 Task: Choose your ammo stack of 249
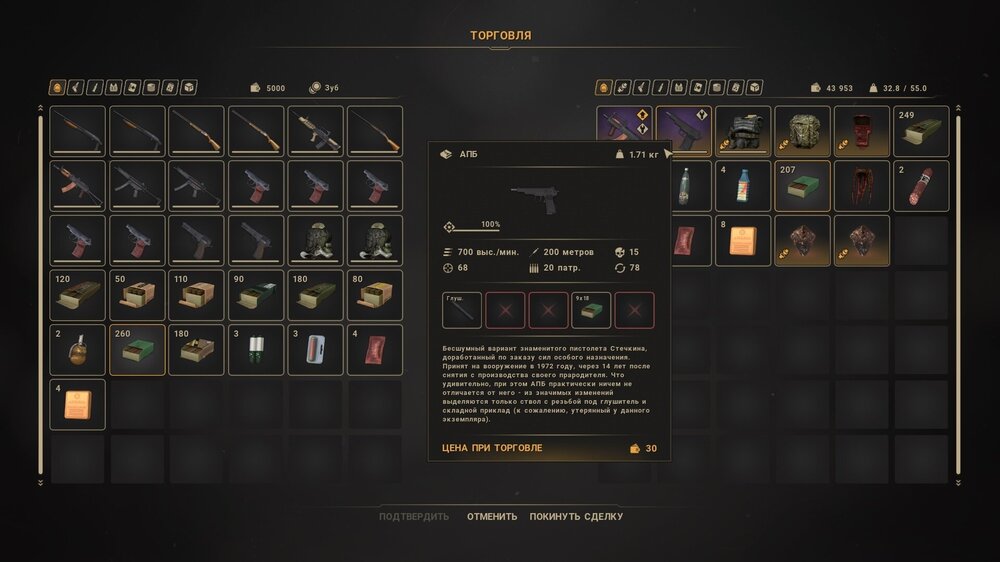coord(921,131)
